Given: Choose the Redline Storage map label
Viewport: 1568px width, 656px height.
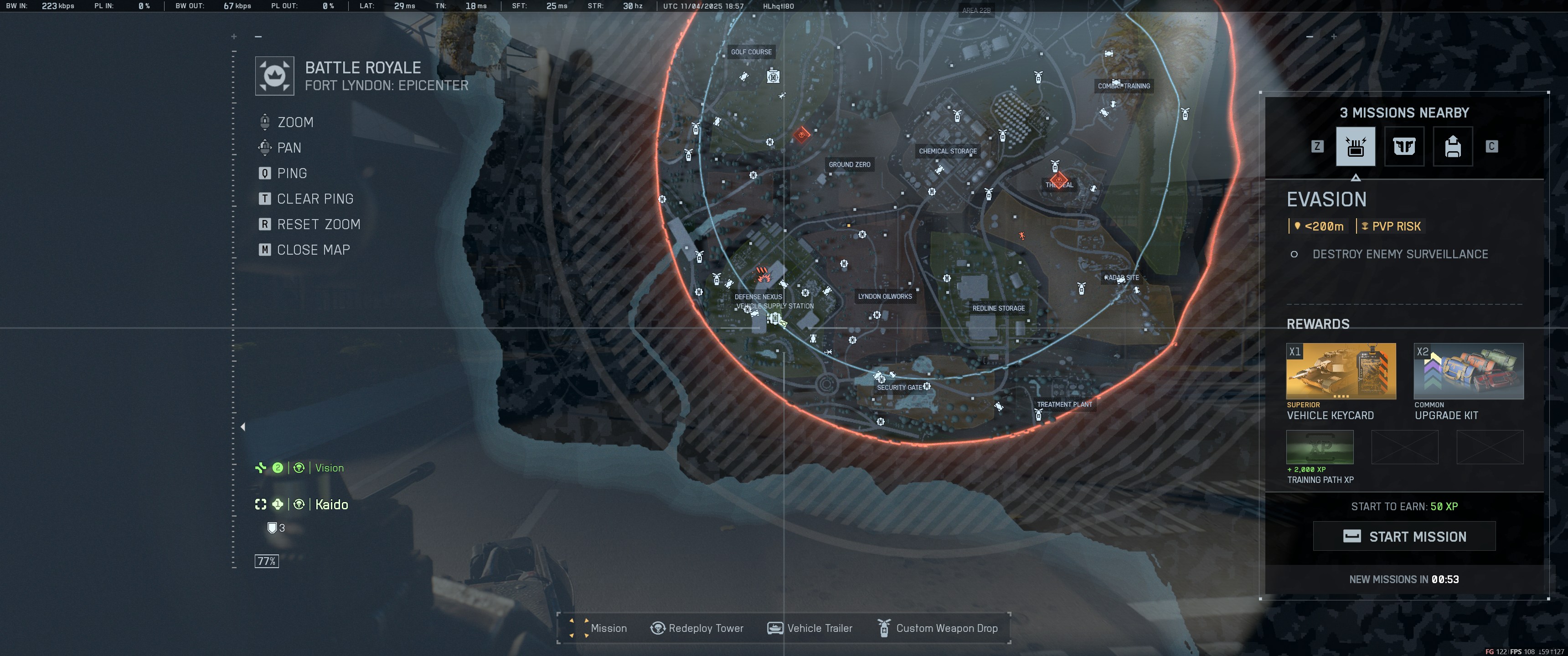Looking at the screenshot, I should click(x=998, y=308).
